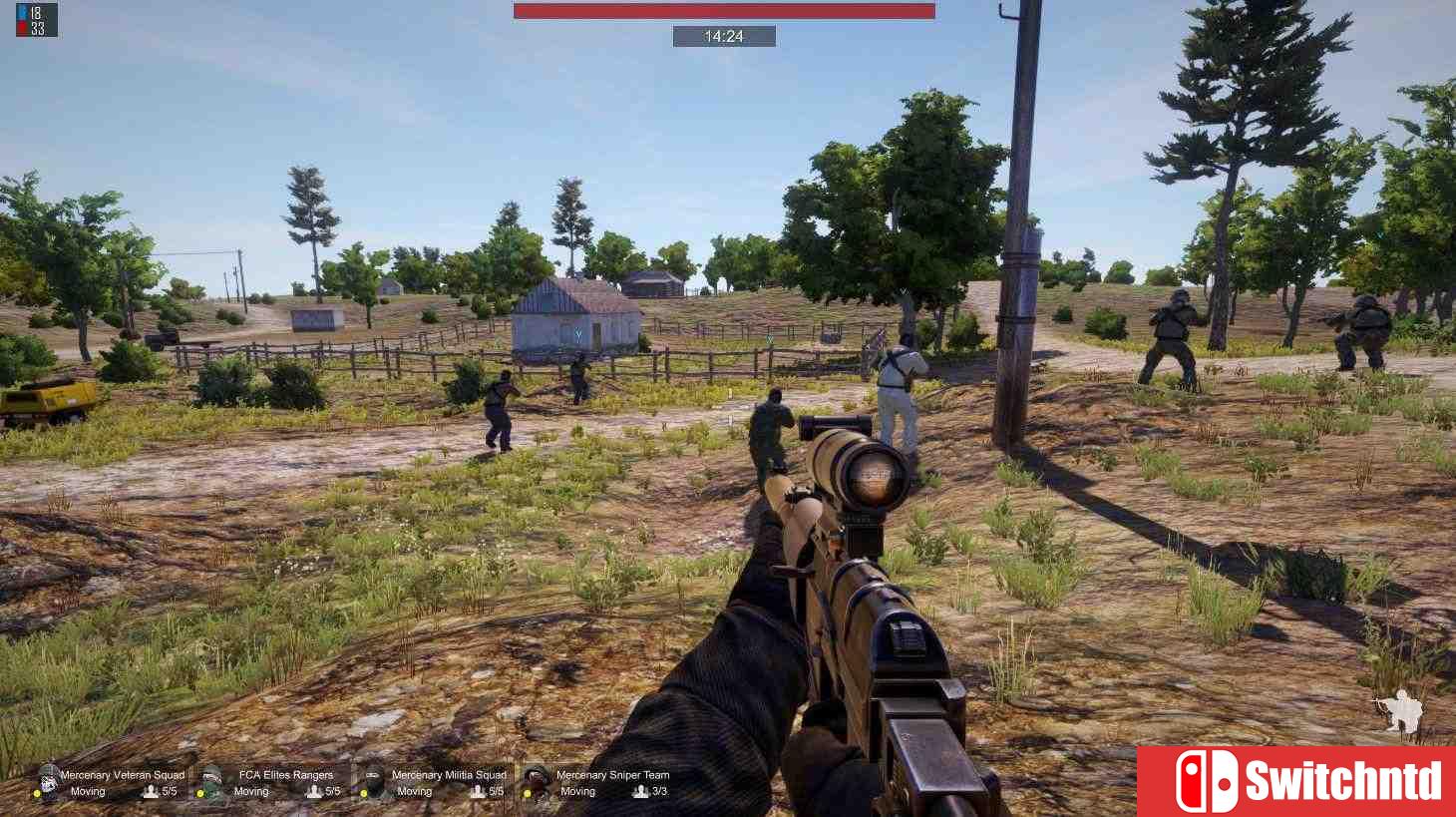Open the FCA Elites Rangers squad tab

click(x=286, y=774)
